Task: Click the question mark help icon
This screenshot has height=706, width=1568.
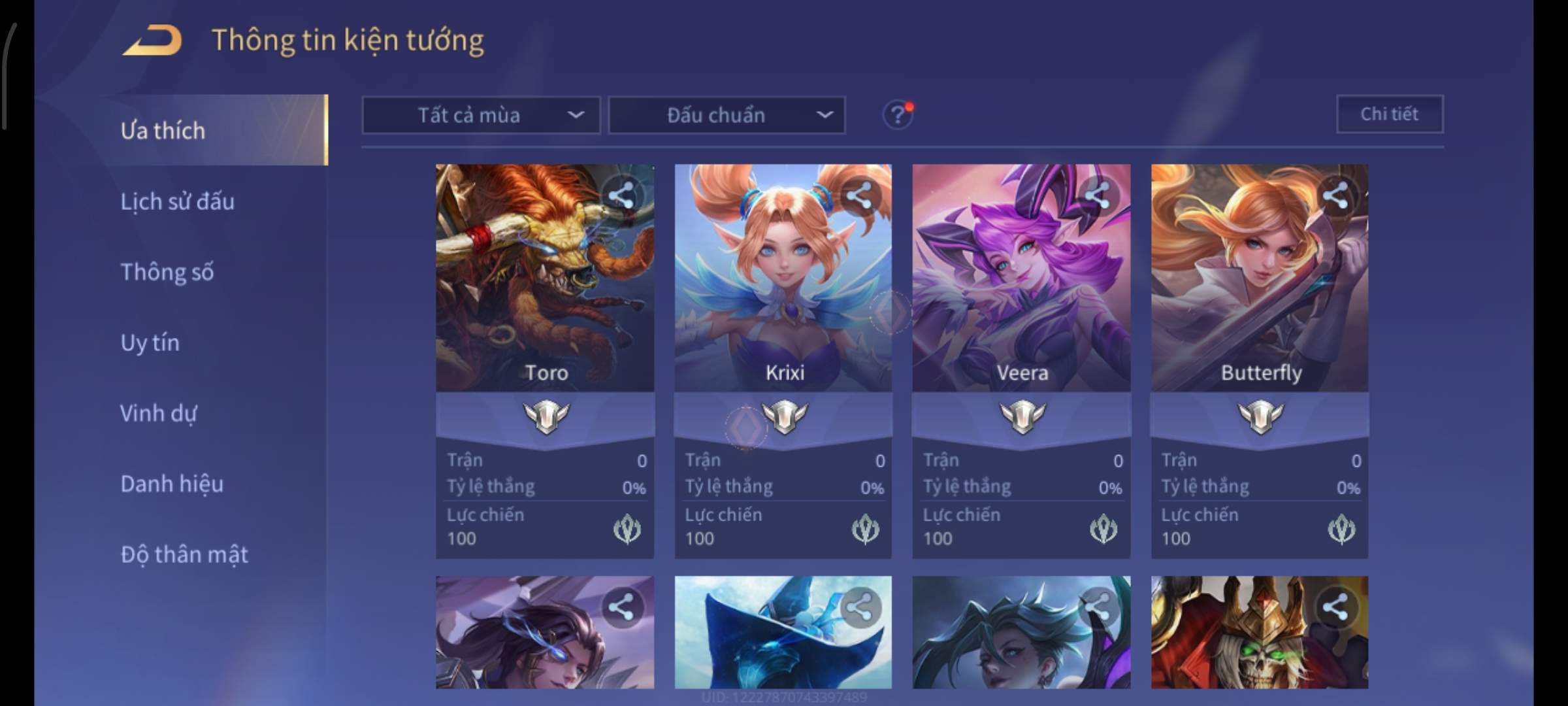Action: point(898,115)
